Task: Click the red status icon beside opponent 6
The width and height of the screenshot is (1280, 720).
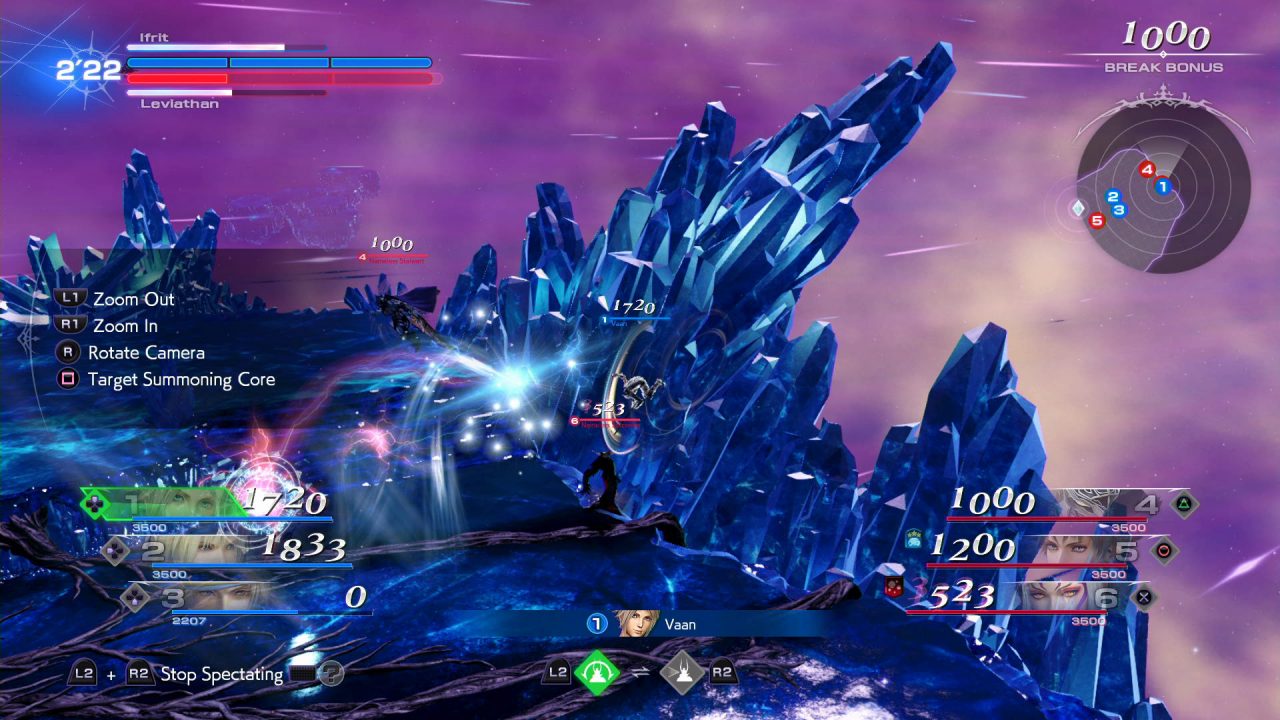Action: pyautogui.click(x=896, y=588)
